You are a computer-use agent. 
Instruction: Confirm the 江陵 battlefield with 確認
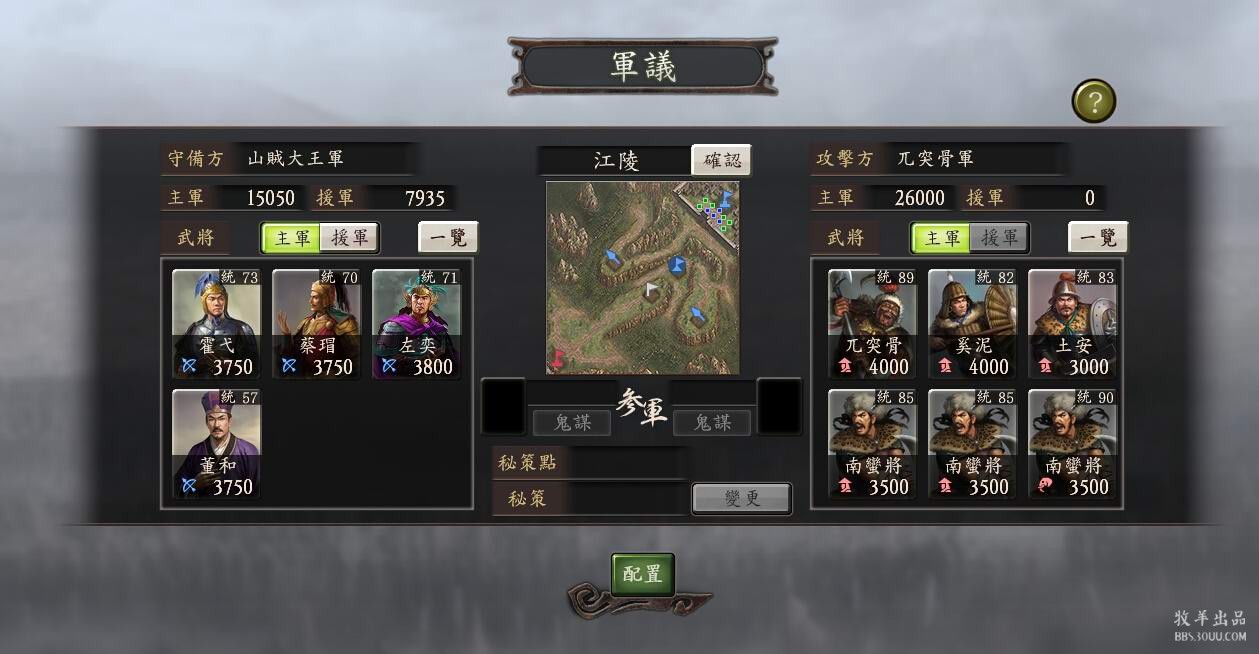point(720,160)
